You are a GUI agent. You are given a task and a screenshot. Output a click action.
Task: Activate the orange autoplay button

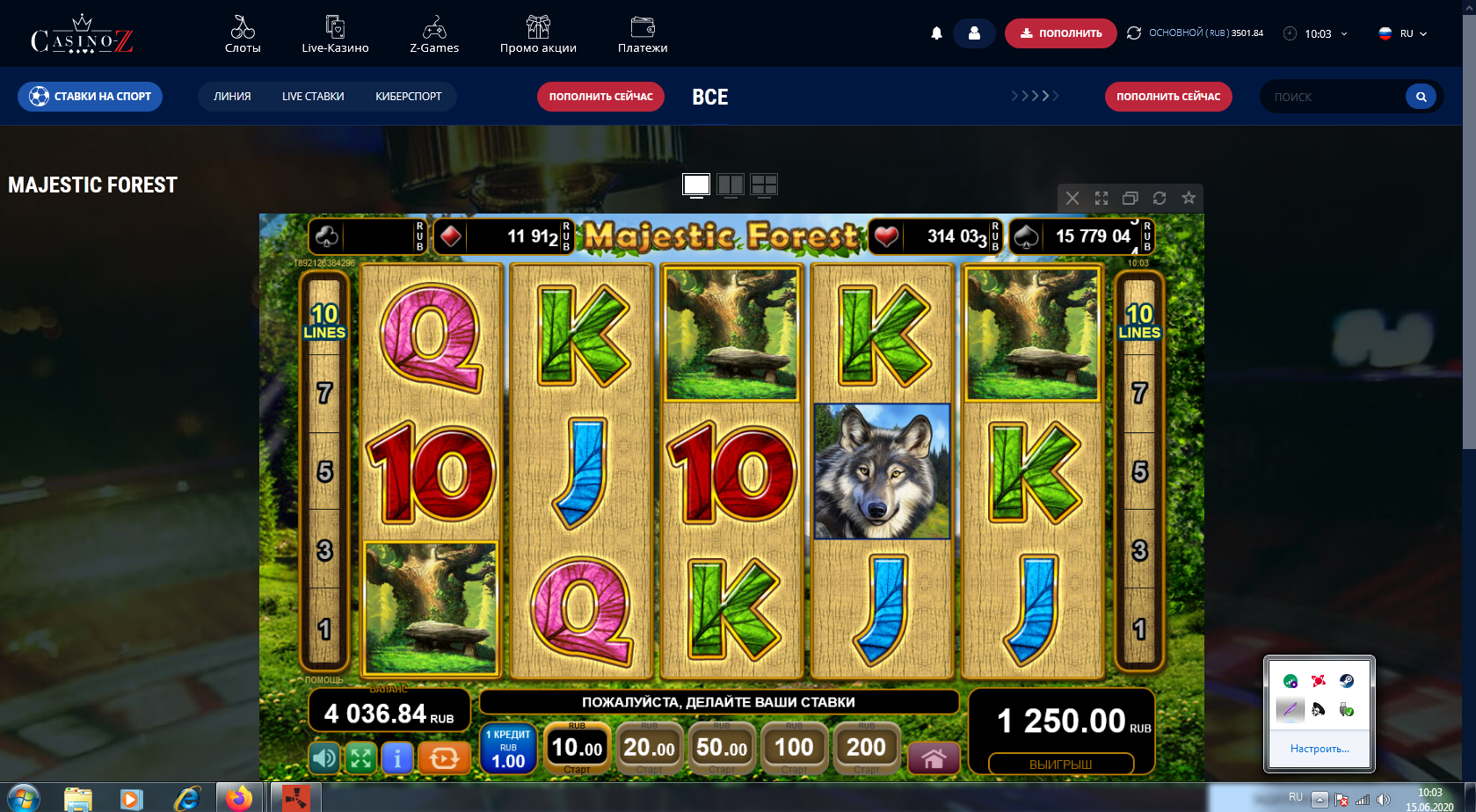(444, 758)
